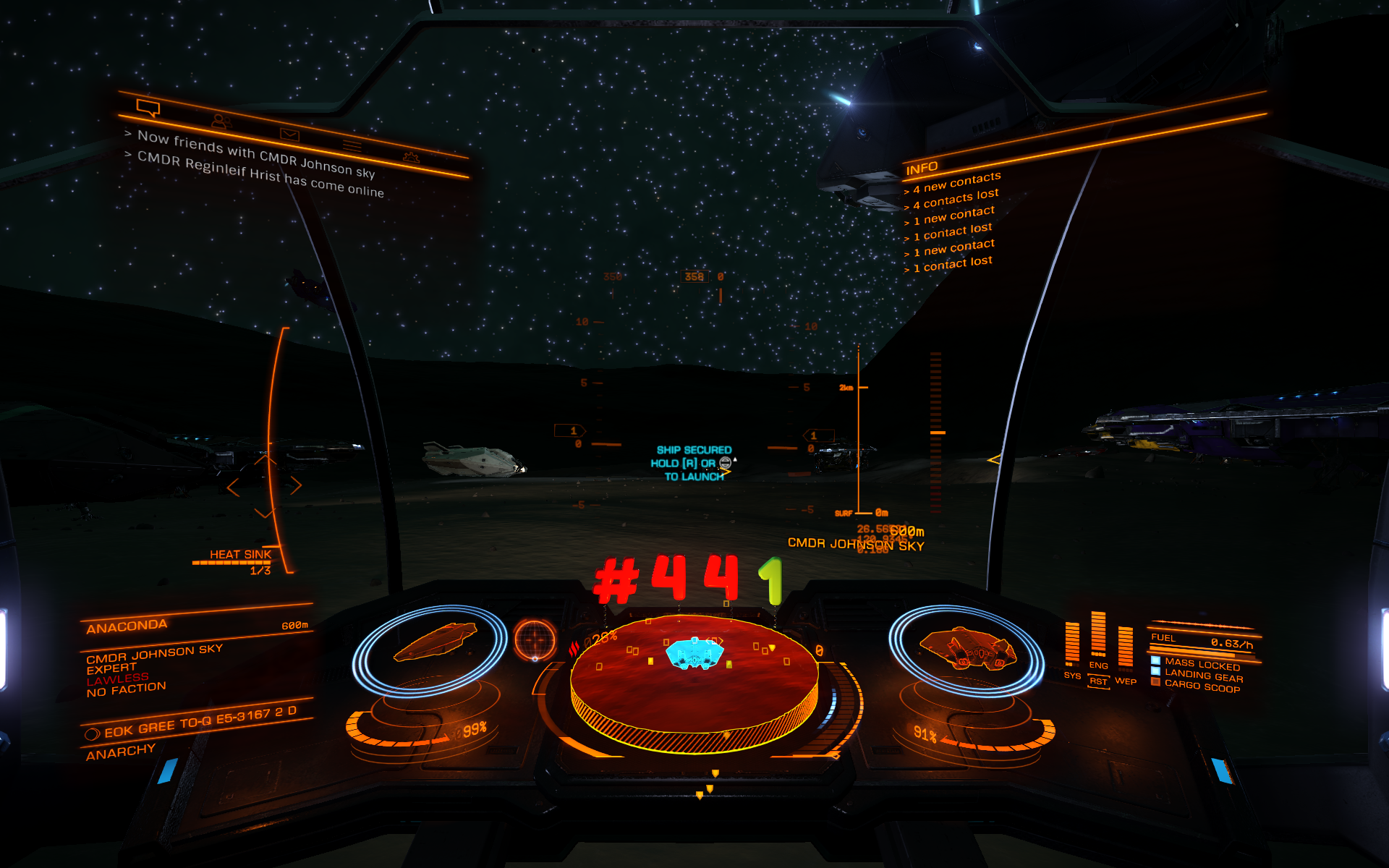Select the SYS power capacitor
The width and height of the screenshot is (1389, 868).
click(x=1072, y=644)
